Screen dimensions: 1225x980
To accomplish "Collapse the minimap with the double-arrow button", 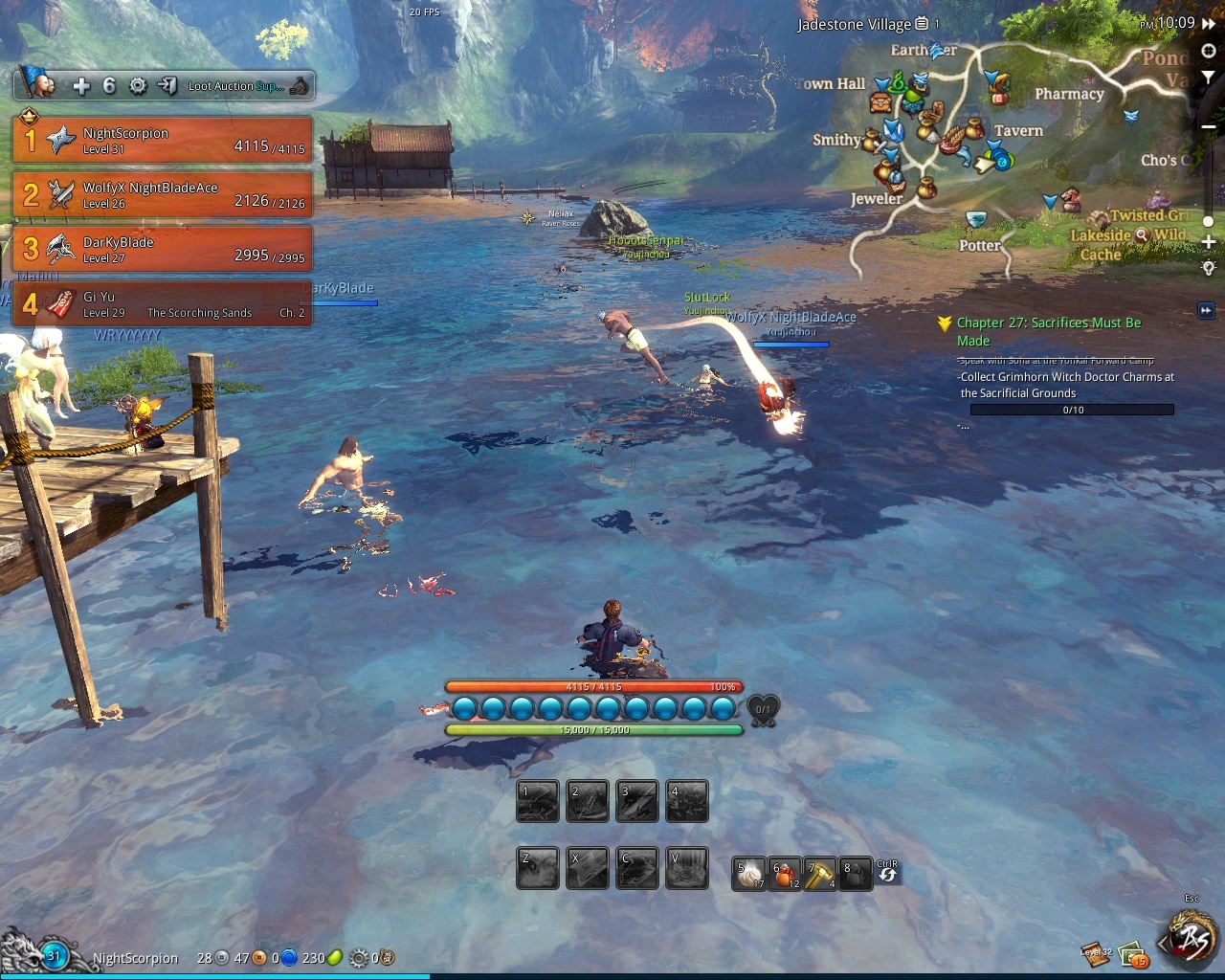I will tap(1210, 23).
